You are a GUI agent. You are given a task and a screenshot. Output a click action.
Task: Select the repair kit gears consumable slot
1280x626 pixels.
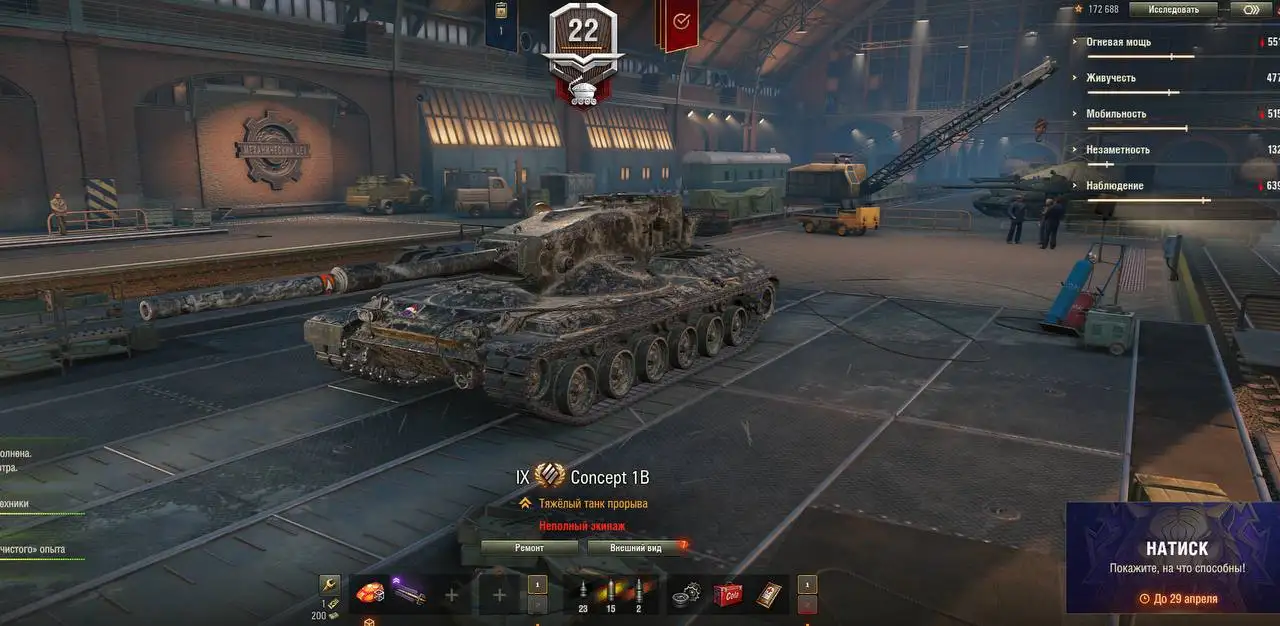tap(687, 594)
